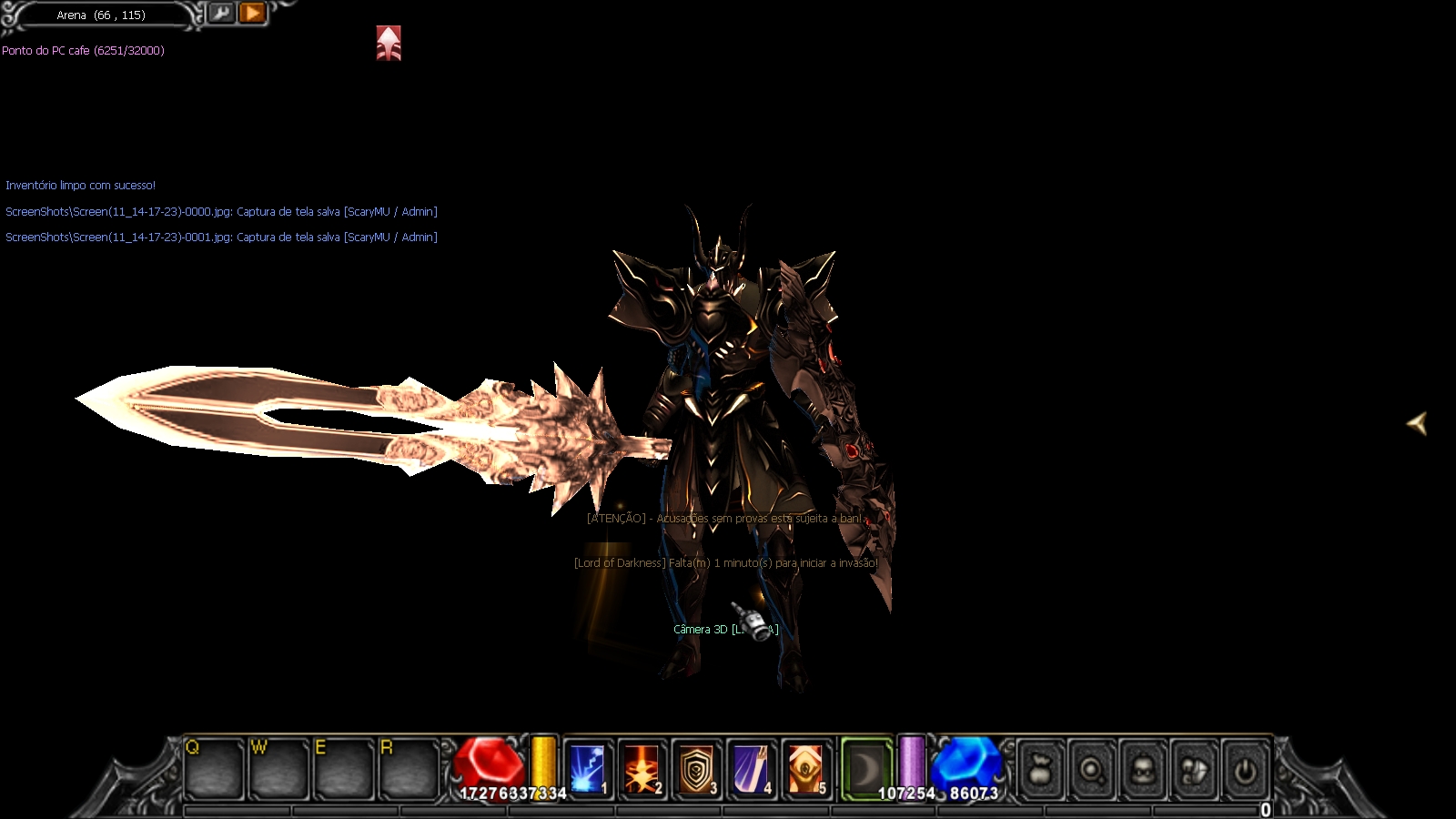This screenshot has height=819, width=1456.
Task: Trigger the purple beam skill in slot 4
Action: (751, 769)
